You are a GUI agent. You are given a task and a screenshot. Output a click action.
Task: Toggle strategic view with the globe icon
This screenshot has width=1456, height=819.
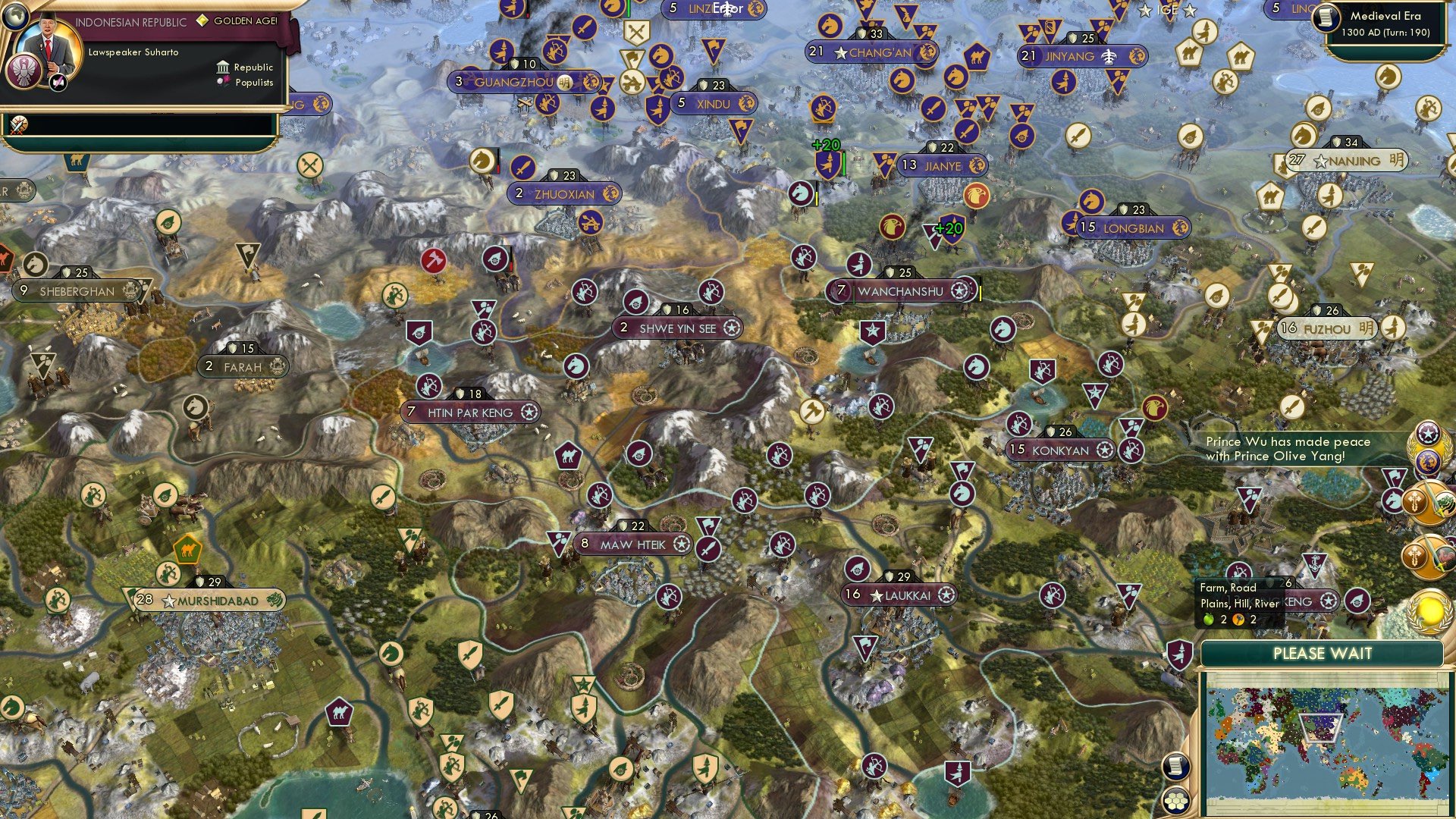tap(14, 15)
